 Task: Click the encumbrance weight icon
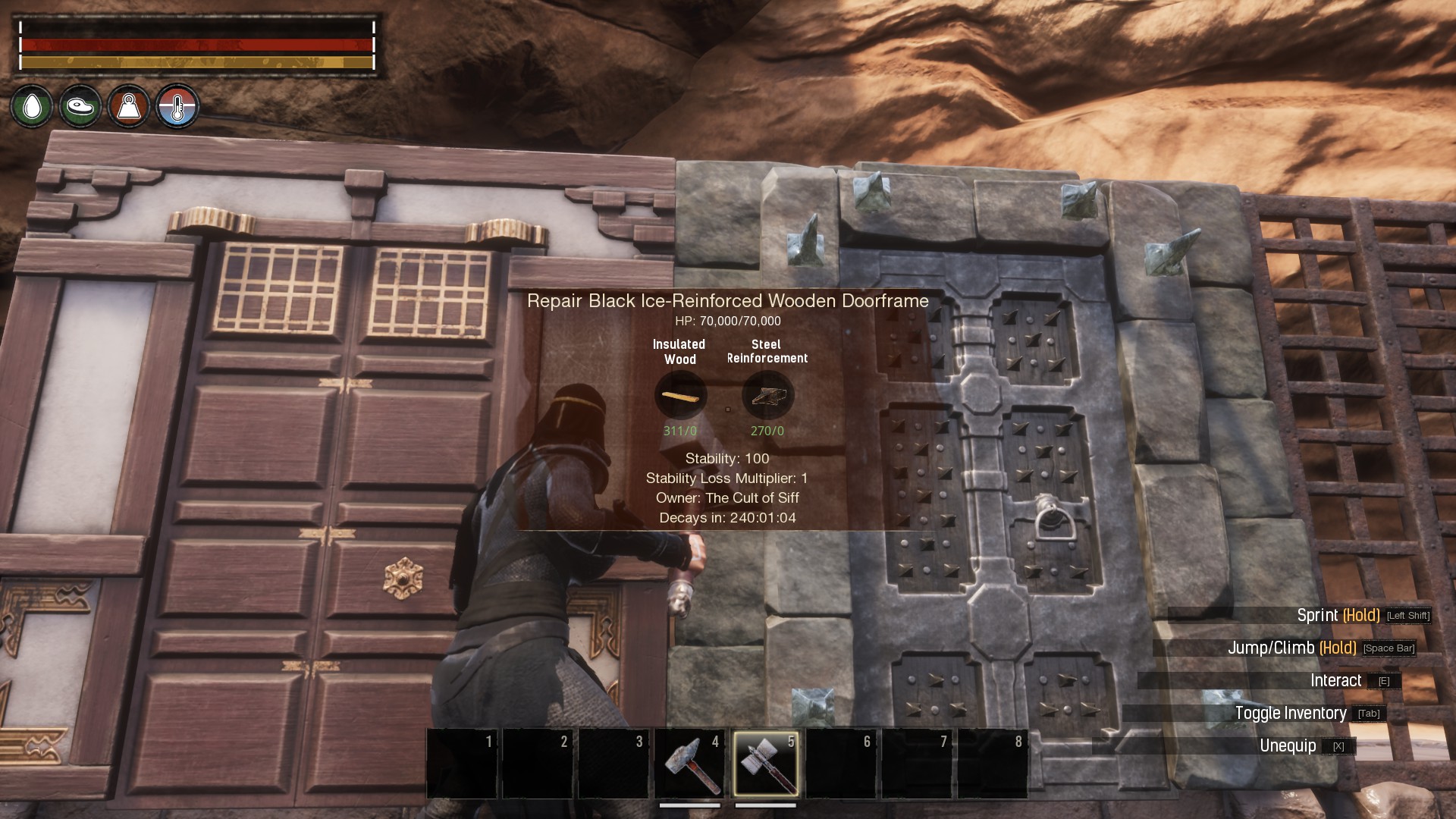[x=129, y=107]
